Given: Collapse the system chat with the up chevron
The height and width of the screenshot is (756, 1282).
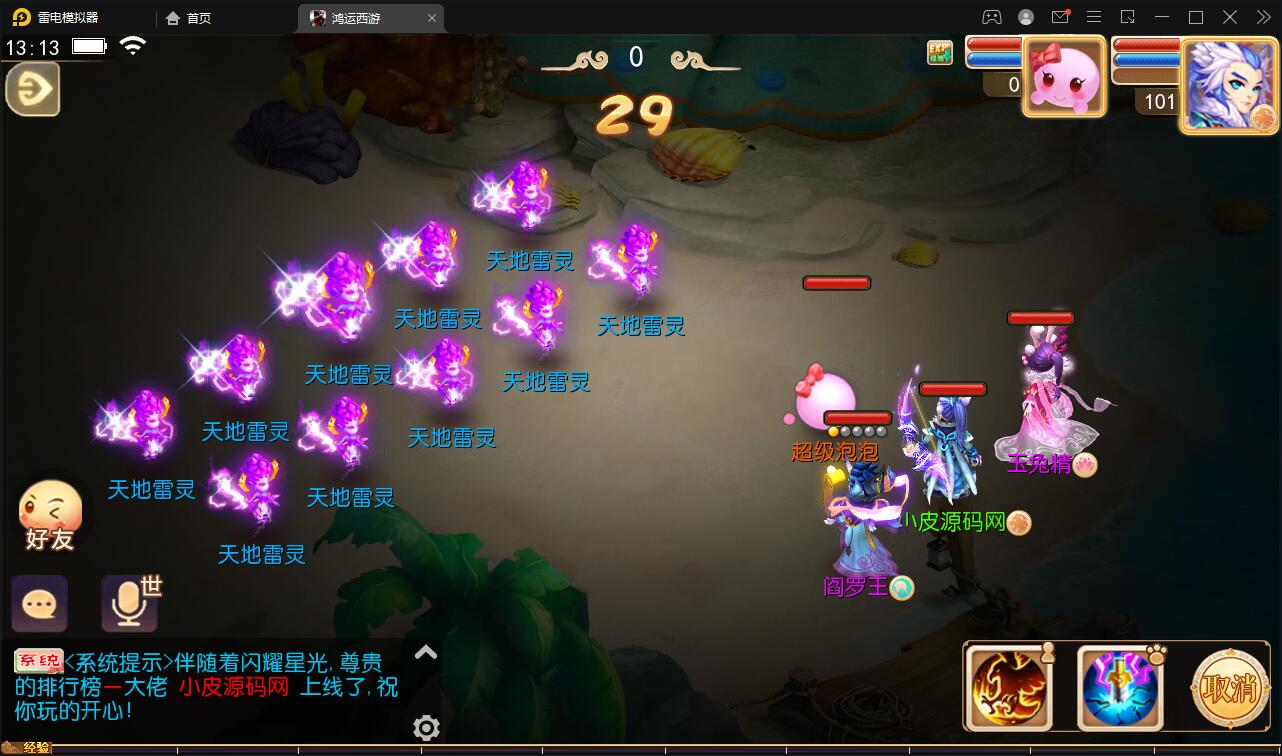Looking at the screenshot, I should (x=426, y=652).
